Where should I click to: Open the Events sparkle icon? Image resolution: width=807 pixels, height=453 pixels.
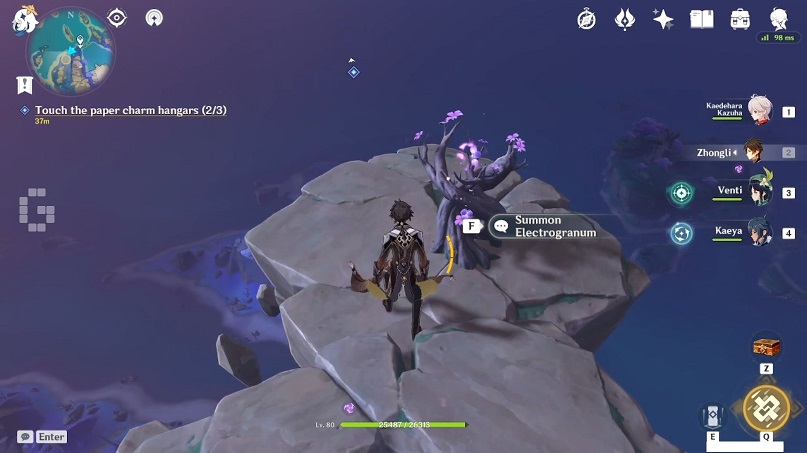(x=662, y=18)
